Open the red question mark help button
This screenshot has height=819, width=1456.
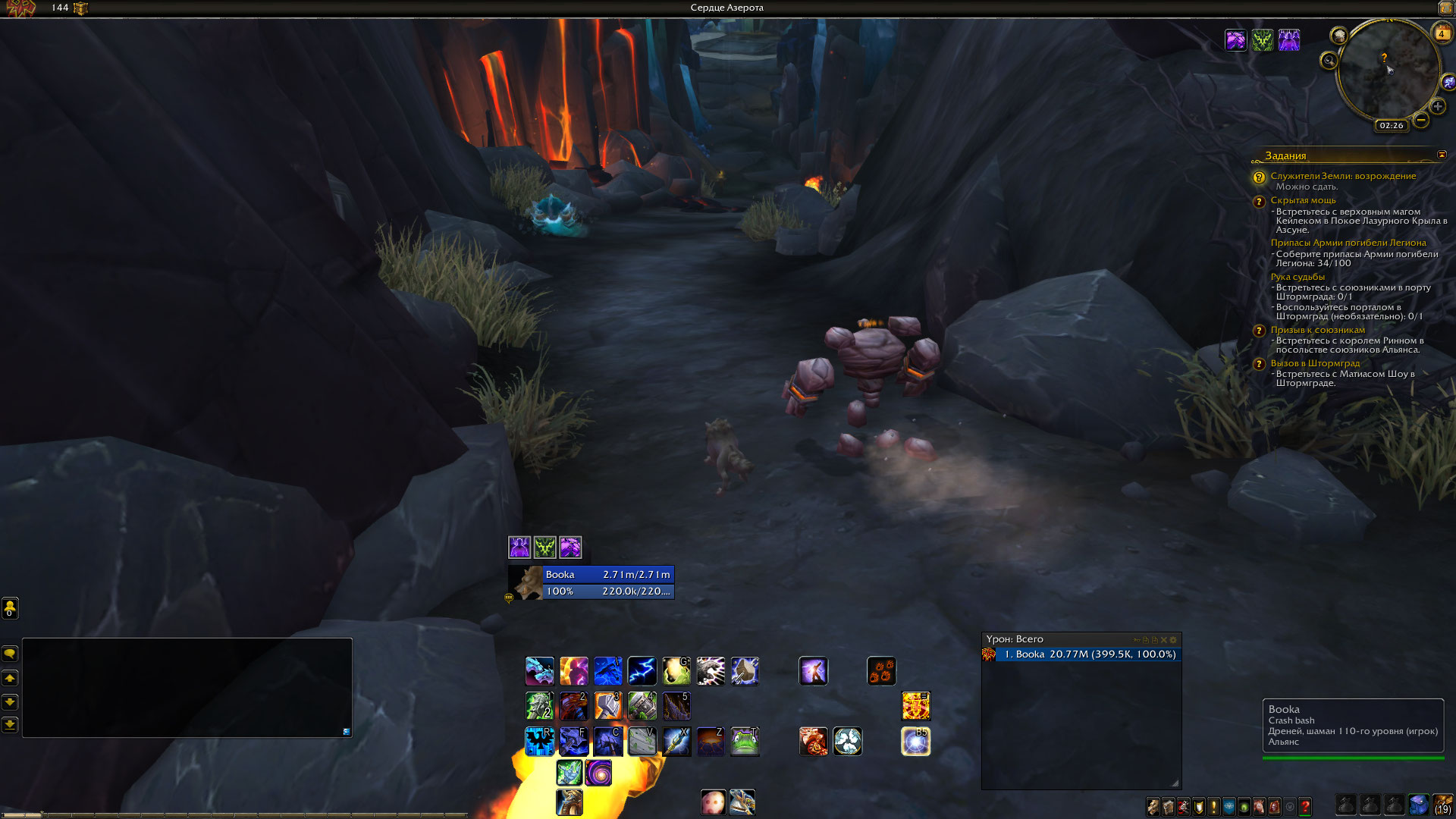click(1305, 807)
